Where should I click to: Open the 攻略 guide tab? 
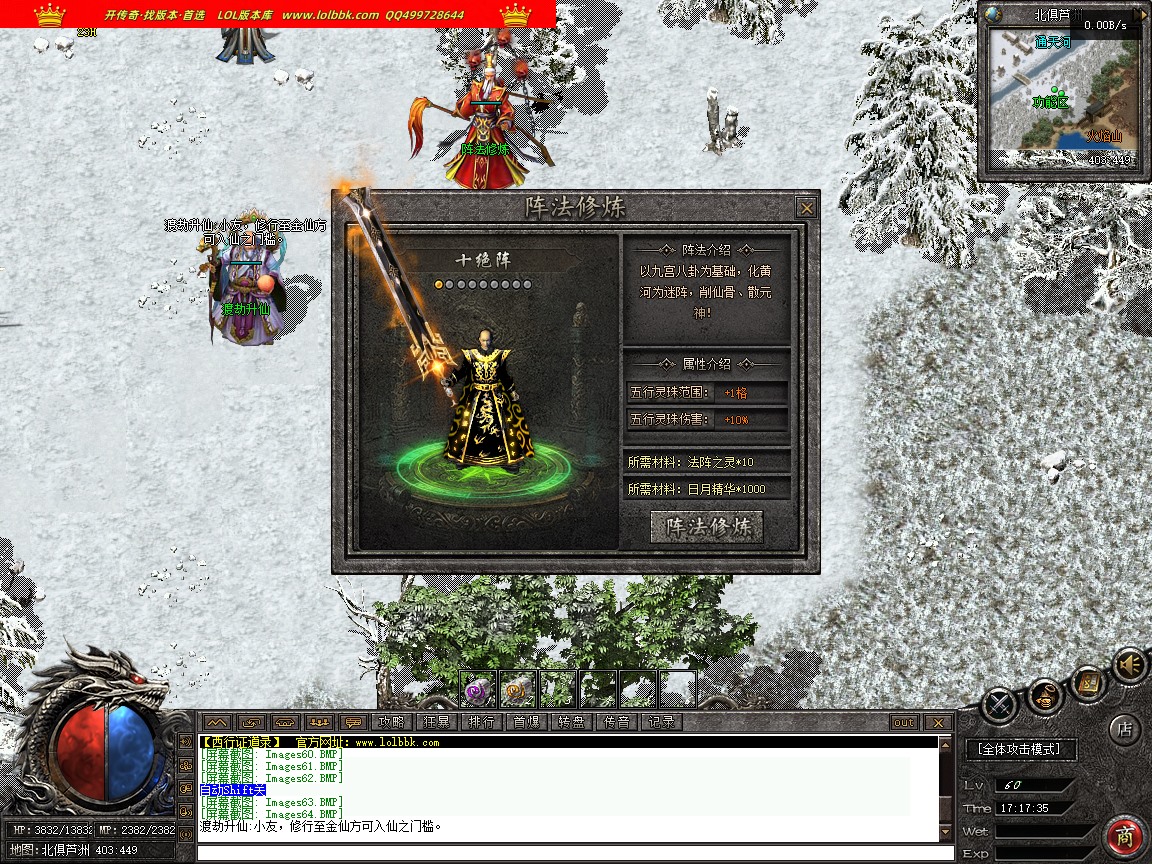391,722
